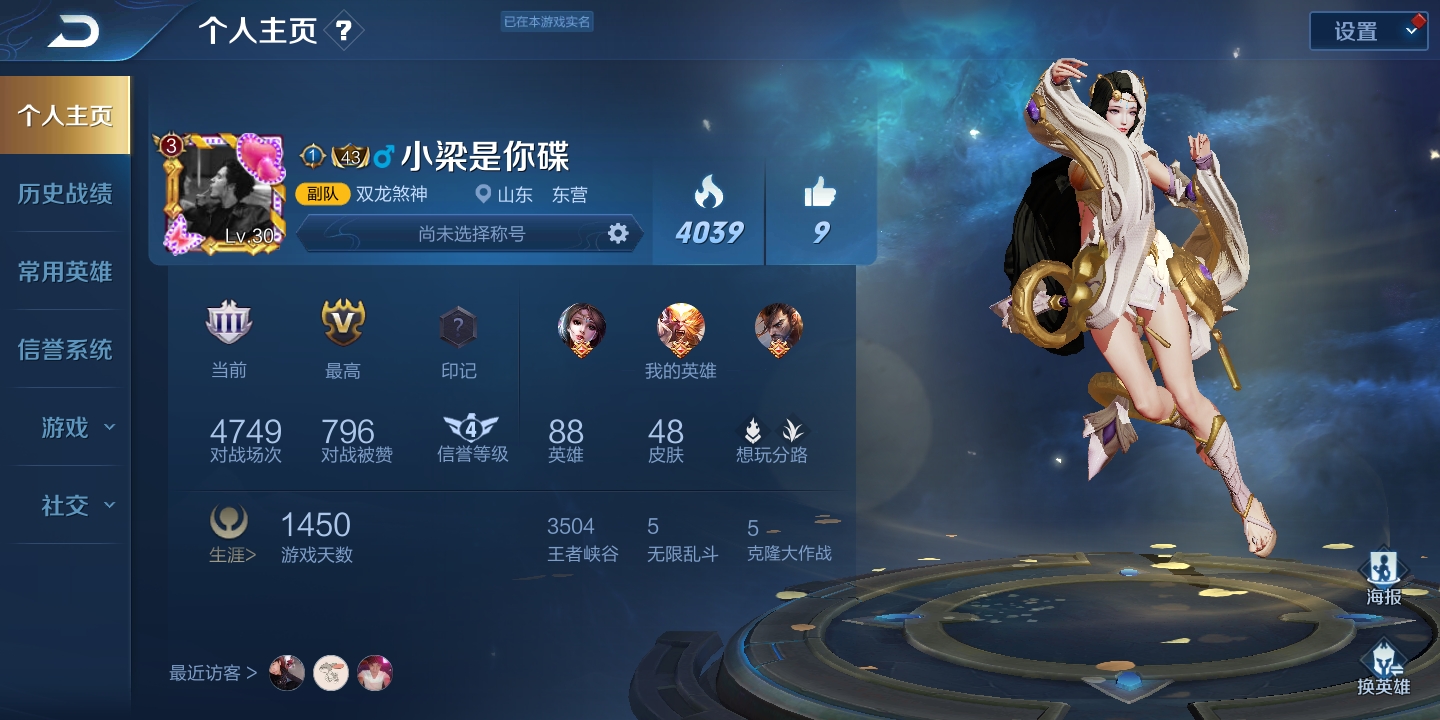This screenshot has height=720, width=1440.
Task: Check the 信誉等级 level 4 badge
Action: click(x=471, y=430)
